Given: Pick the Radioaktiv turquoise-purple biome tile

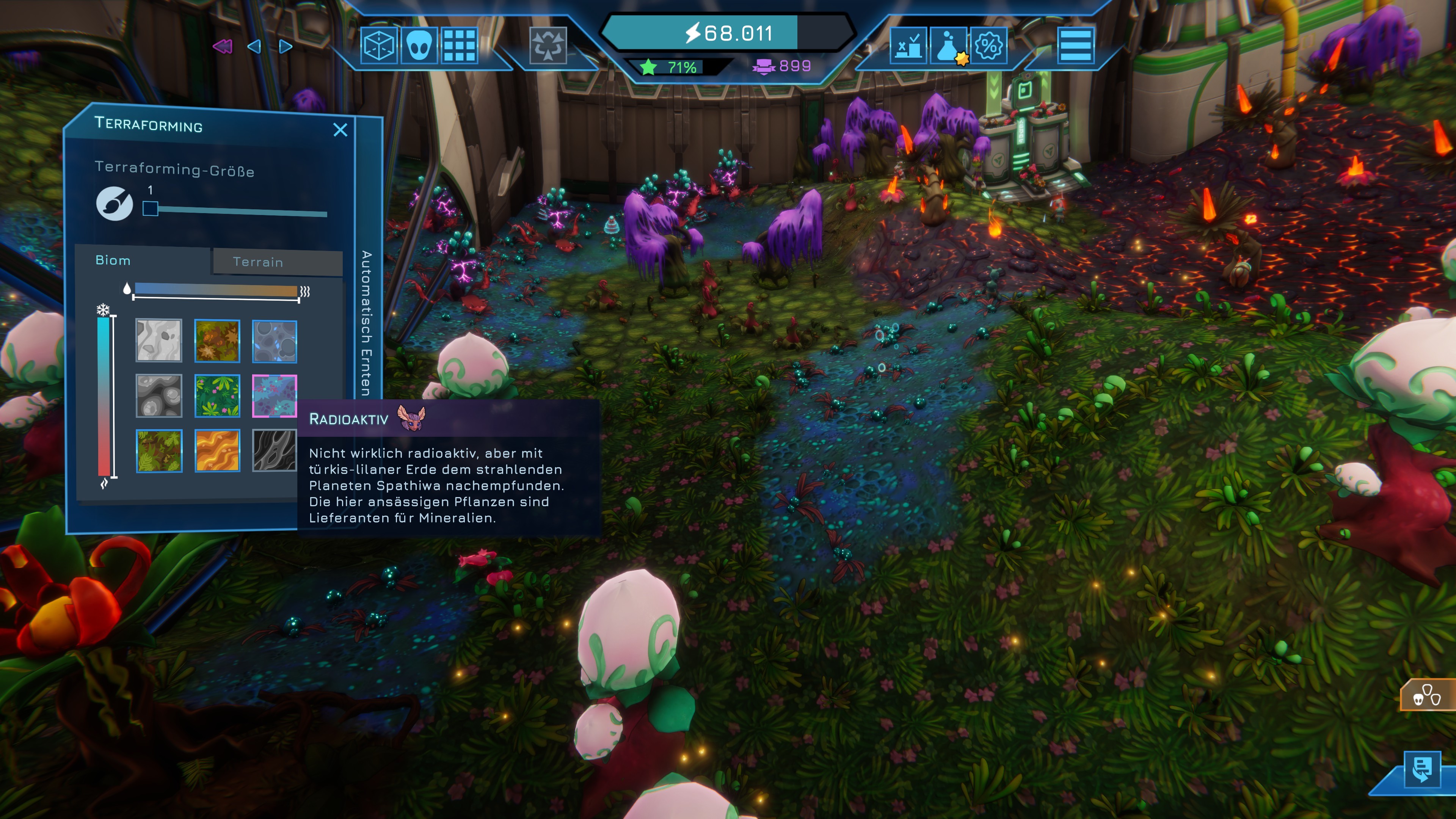Looking at the screenshot, I should [274, 395].
